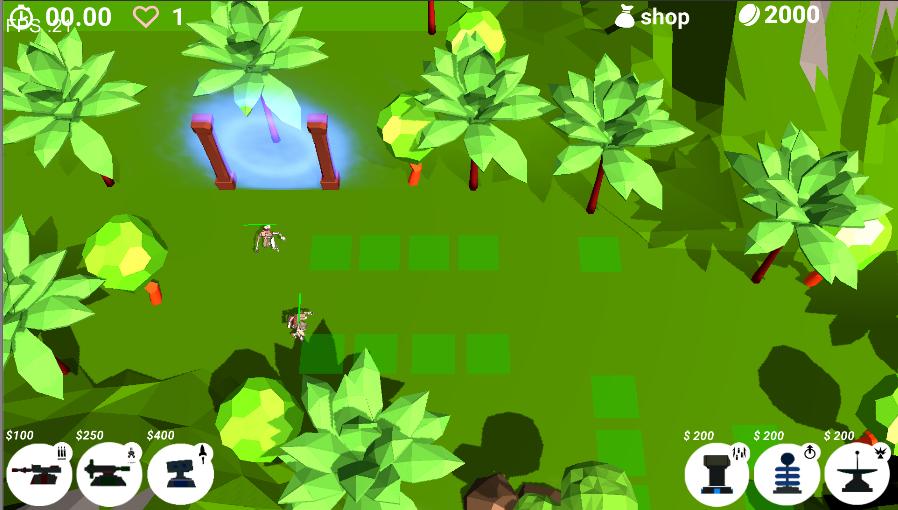Select the anvil-shaped antenna tower button
The image size is (898, 510).
click(856, 473)
